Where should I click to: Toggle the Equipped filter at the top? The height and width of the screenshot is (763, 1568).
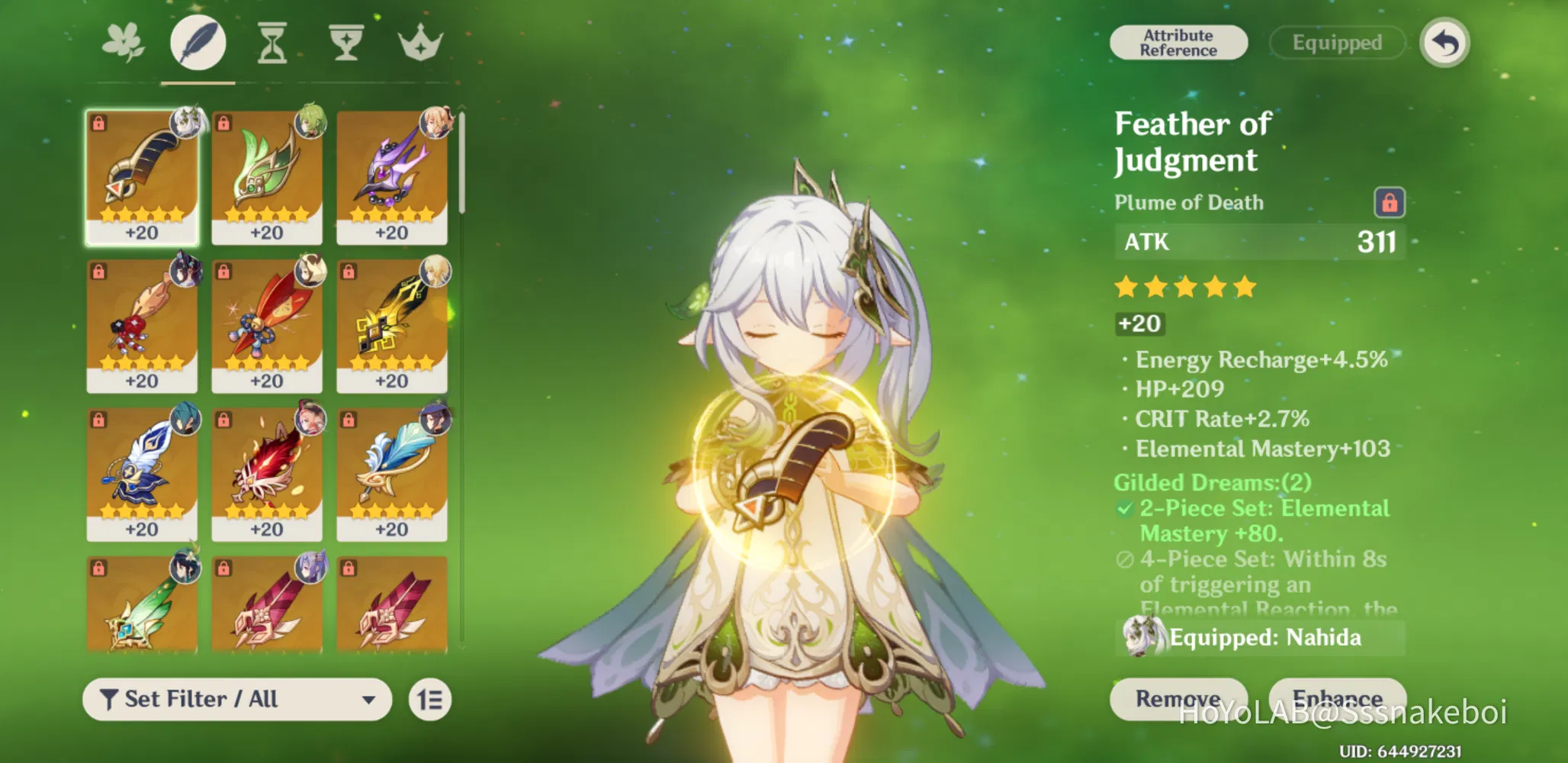click(1336, 42)
